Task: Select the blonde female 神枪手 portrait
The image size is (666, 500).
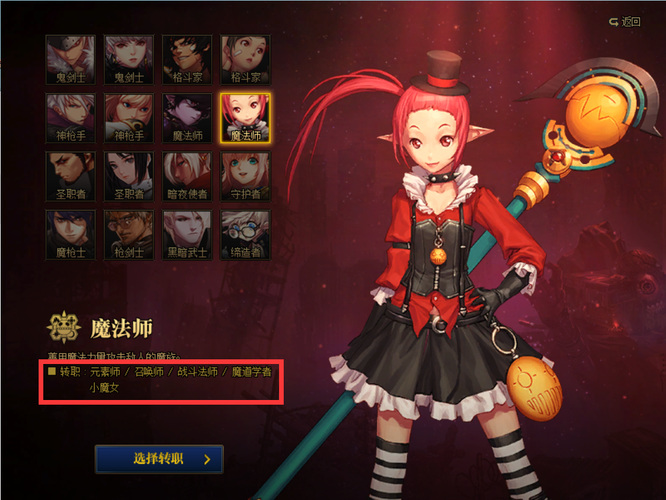Action: point(129,118)
